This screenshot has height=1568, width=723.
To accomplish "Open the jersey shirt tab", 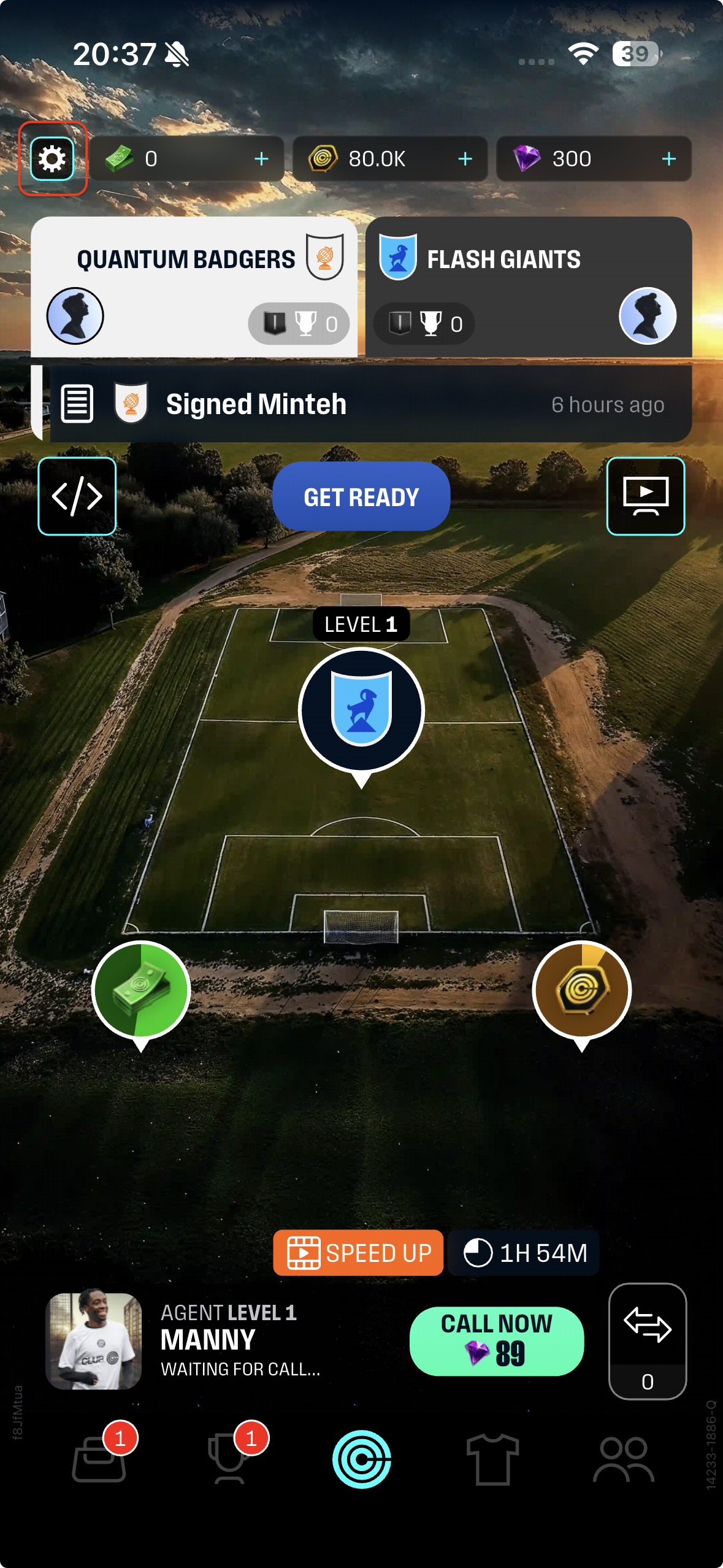I will pos(492,1459).
